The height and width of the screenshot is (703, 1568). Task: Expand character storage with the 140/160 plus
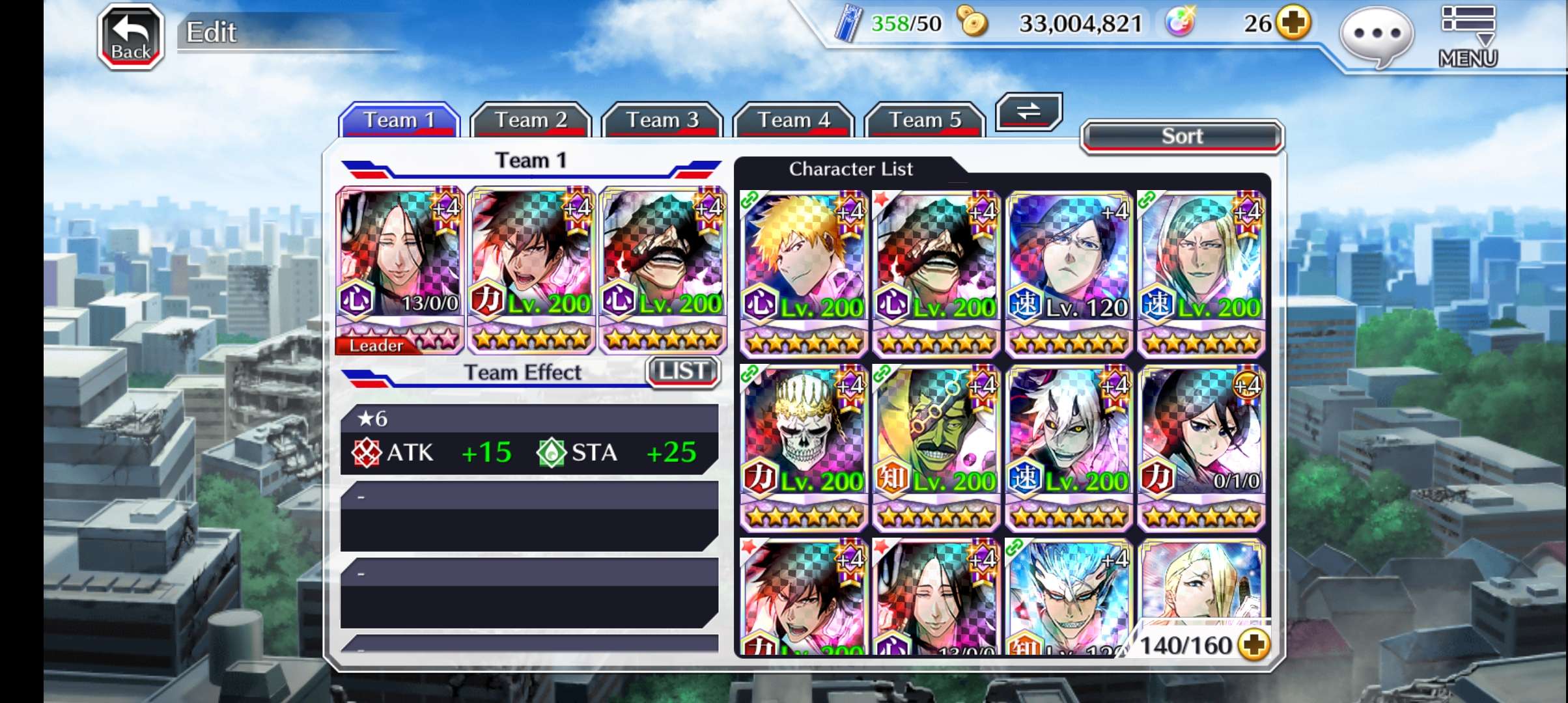[1254, 645]
